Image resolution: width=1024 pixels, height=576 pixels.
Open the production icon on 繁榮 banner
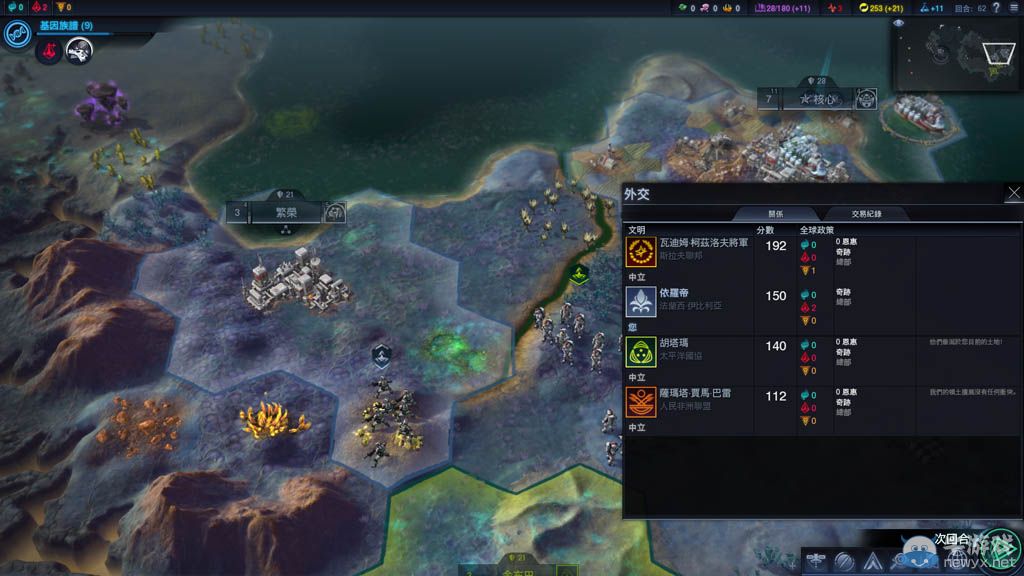(x=335, y=212)
